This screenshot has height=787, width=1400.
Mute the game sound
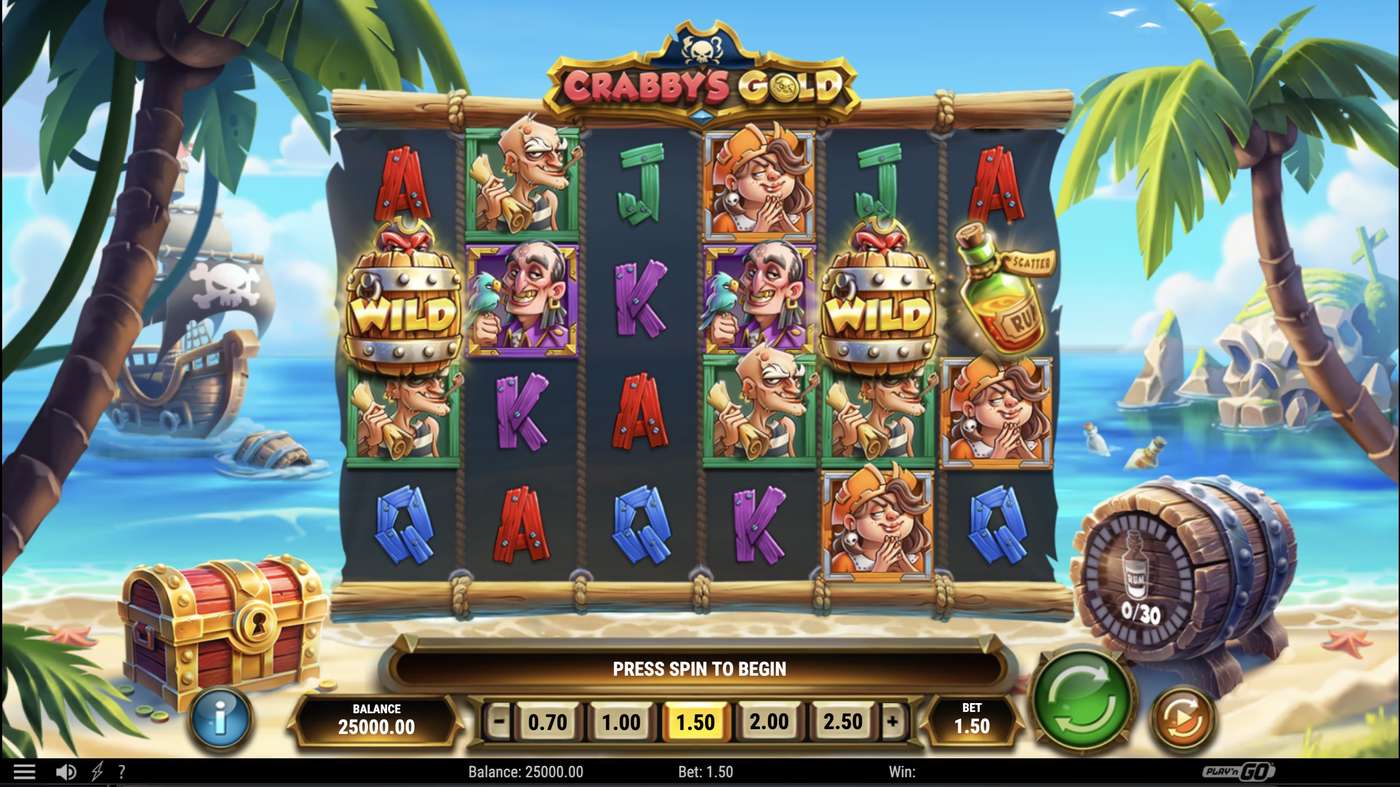(64, 771)
